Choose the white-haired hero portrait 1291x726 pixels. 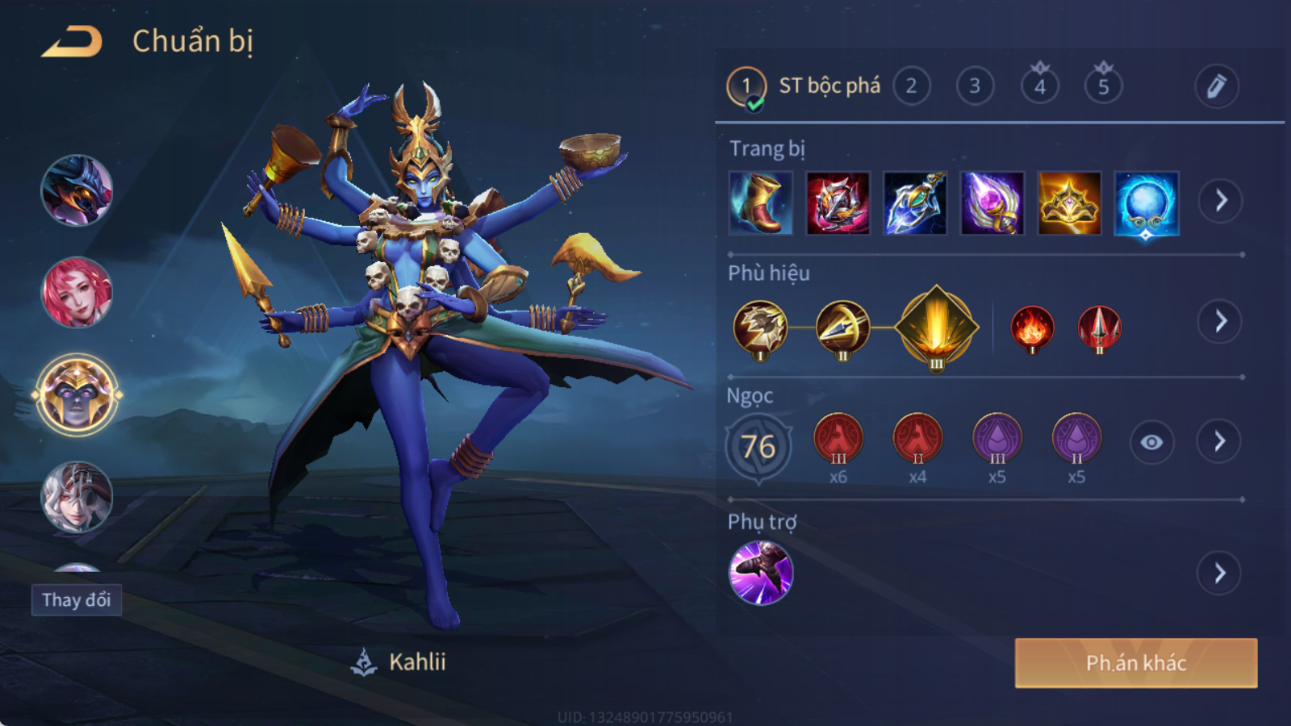click(76, 497)
